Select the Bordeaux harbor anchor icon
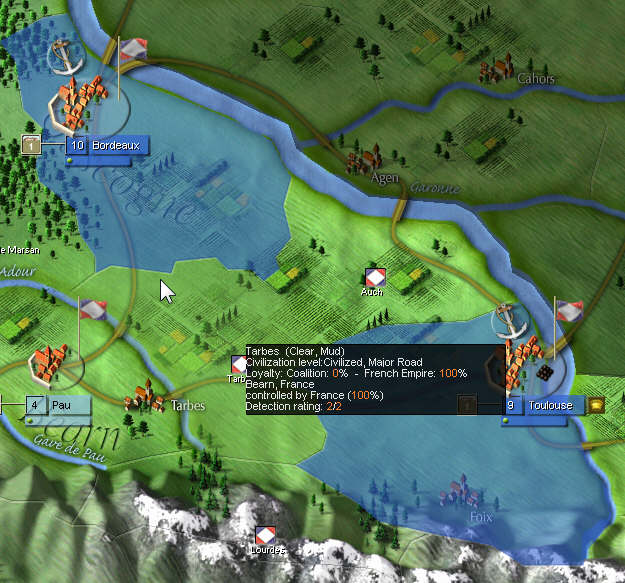Viewport: 625px width, 583px height. (64, 57)
